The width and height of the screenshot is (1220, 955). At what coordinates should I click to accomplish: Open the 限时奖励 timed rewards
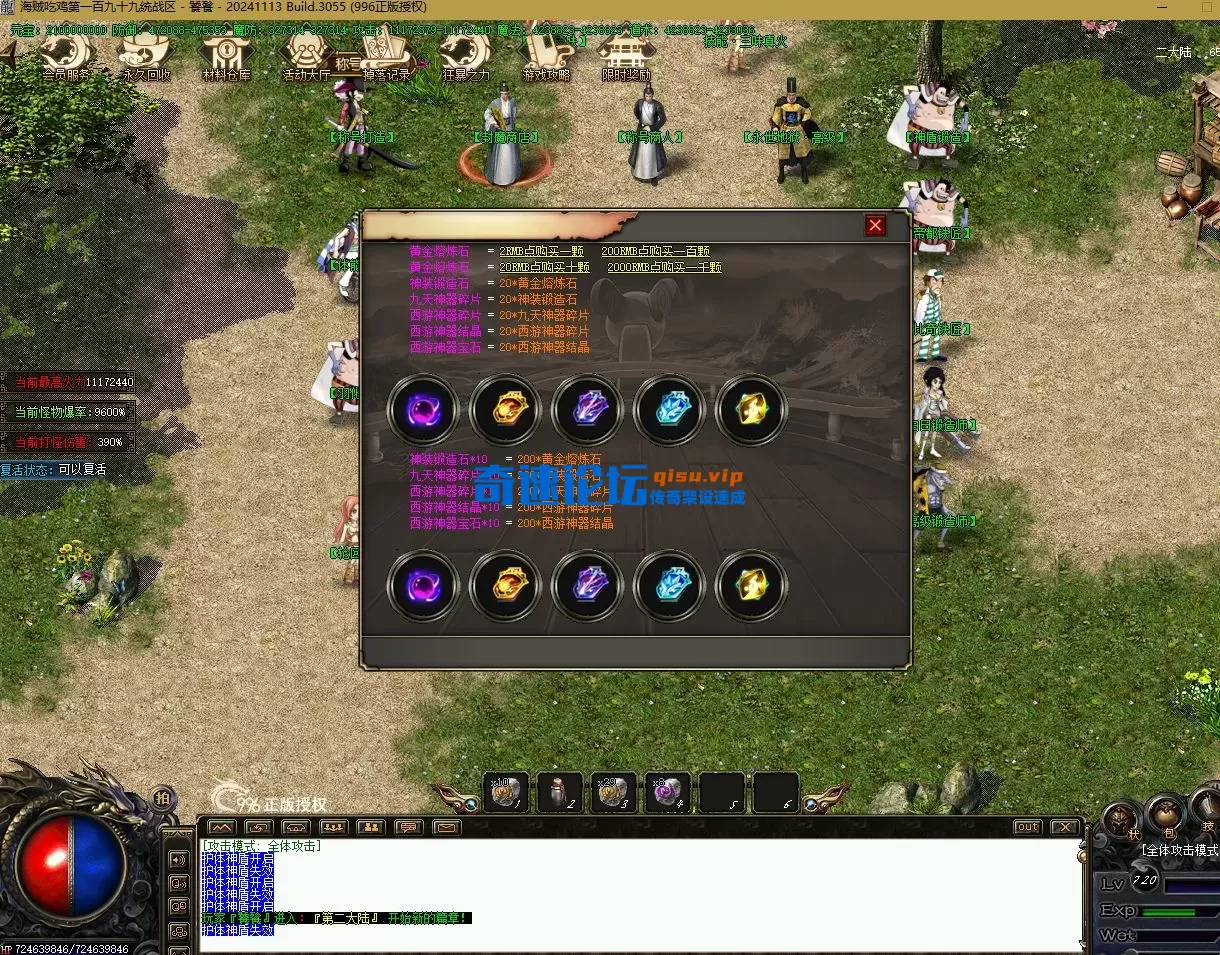pos(626,56)
